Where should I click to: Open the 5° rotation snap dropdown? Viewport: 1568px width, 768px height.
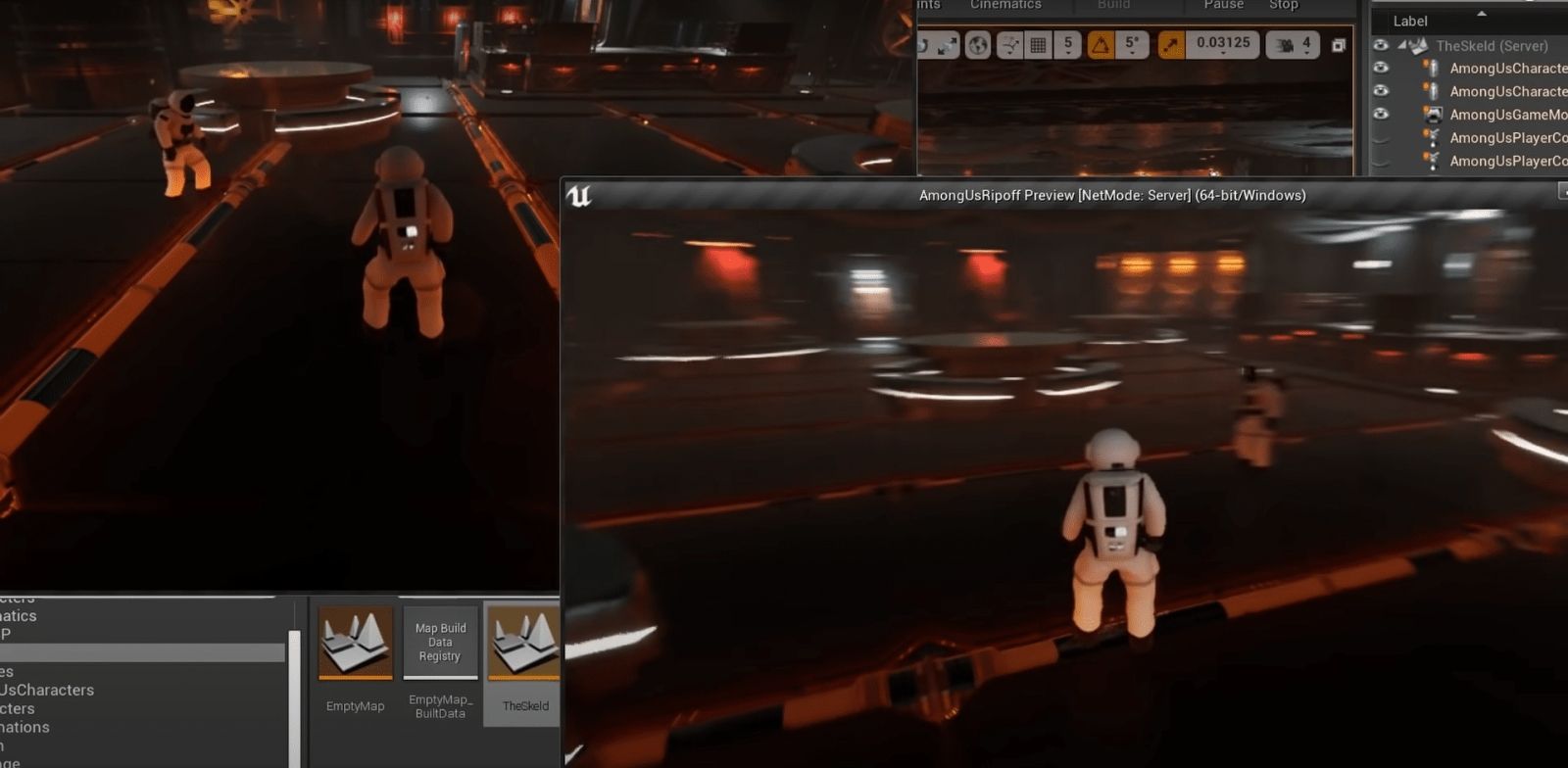(1132, 45)
